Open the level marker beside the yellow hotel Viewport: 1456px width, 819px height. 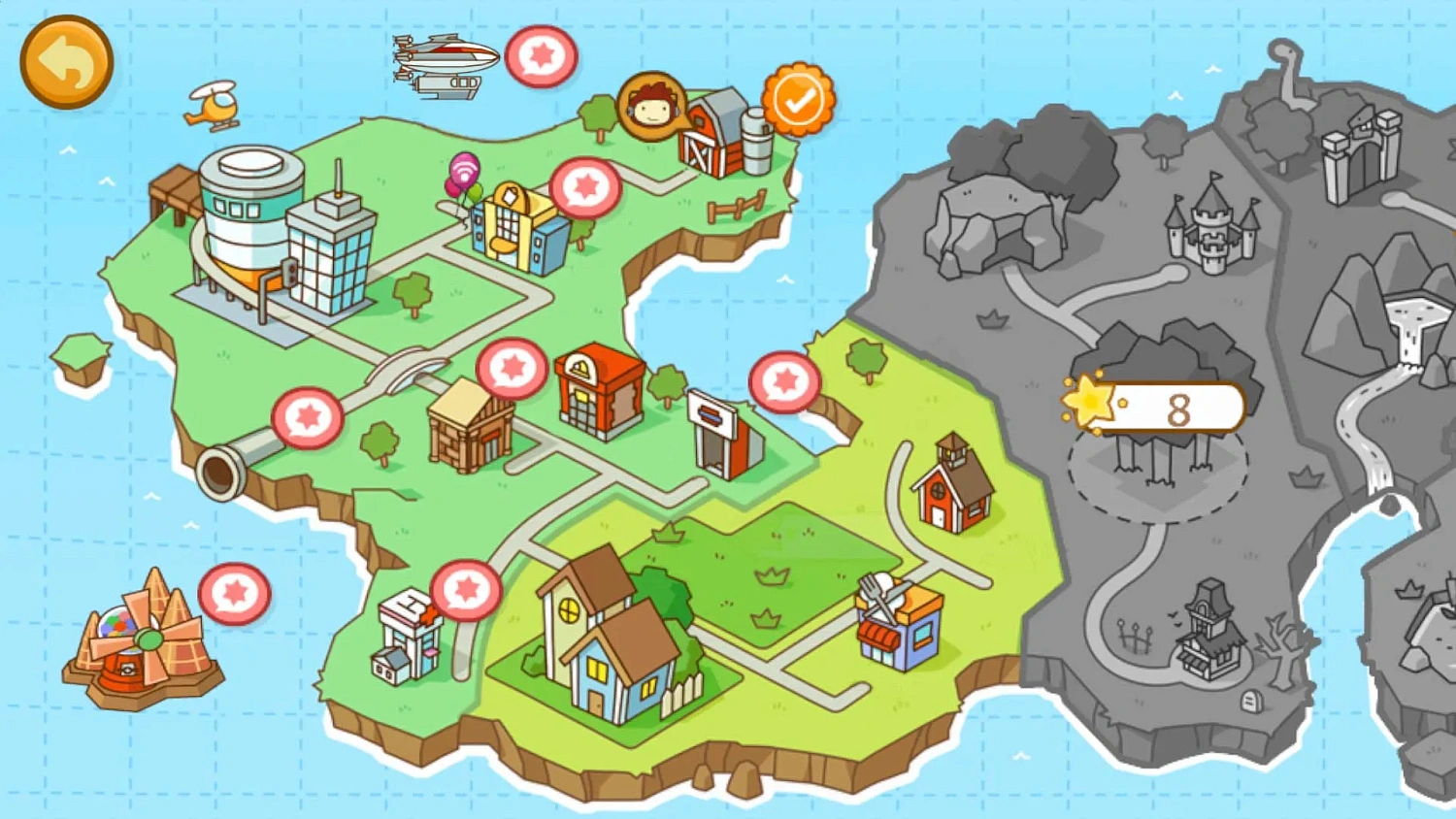(588, 187)
